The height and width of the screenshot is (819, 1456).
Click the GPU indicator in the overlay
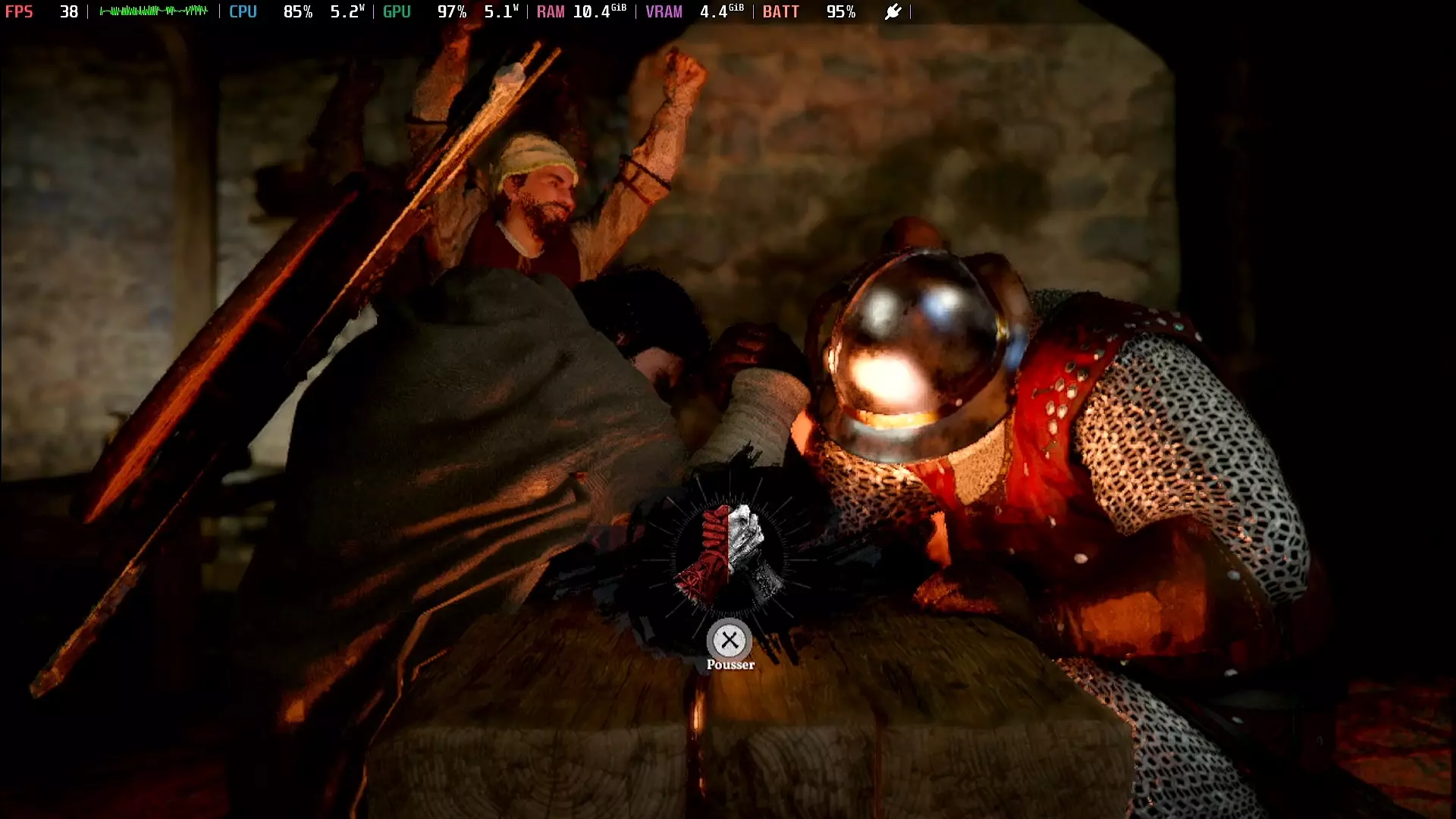pyautogui.click(x=397, y=12)
